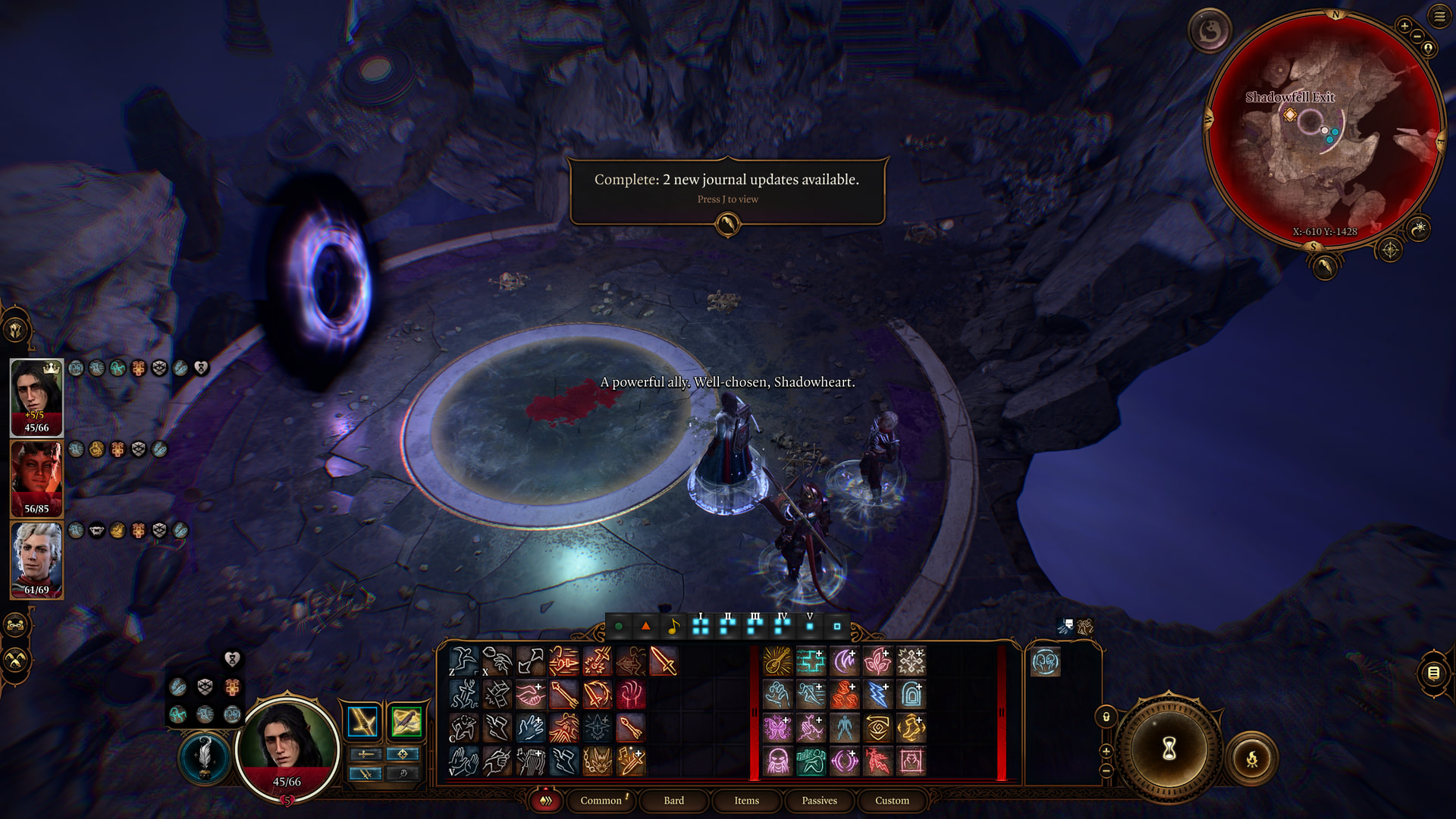
Task: Show the Passives hotbar tab
Action: pyautogui.click(x=819, y=800)
